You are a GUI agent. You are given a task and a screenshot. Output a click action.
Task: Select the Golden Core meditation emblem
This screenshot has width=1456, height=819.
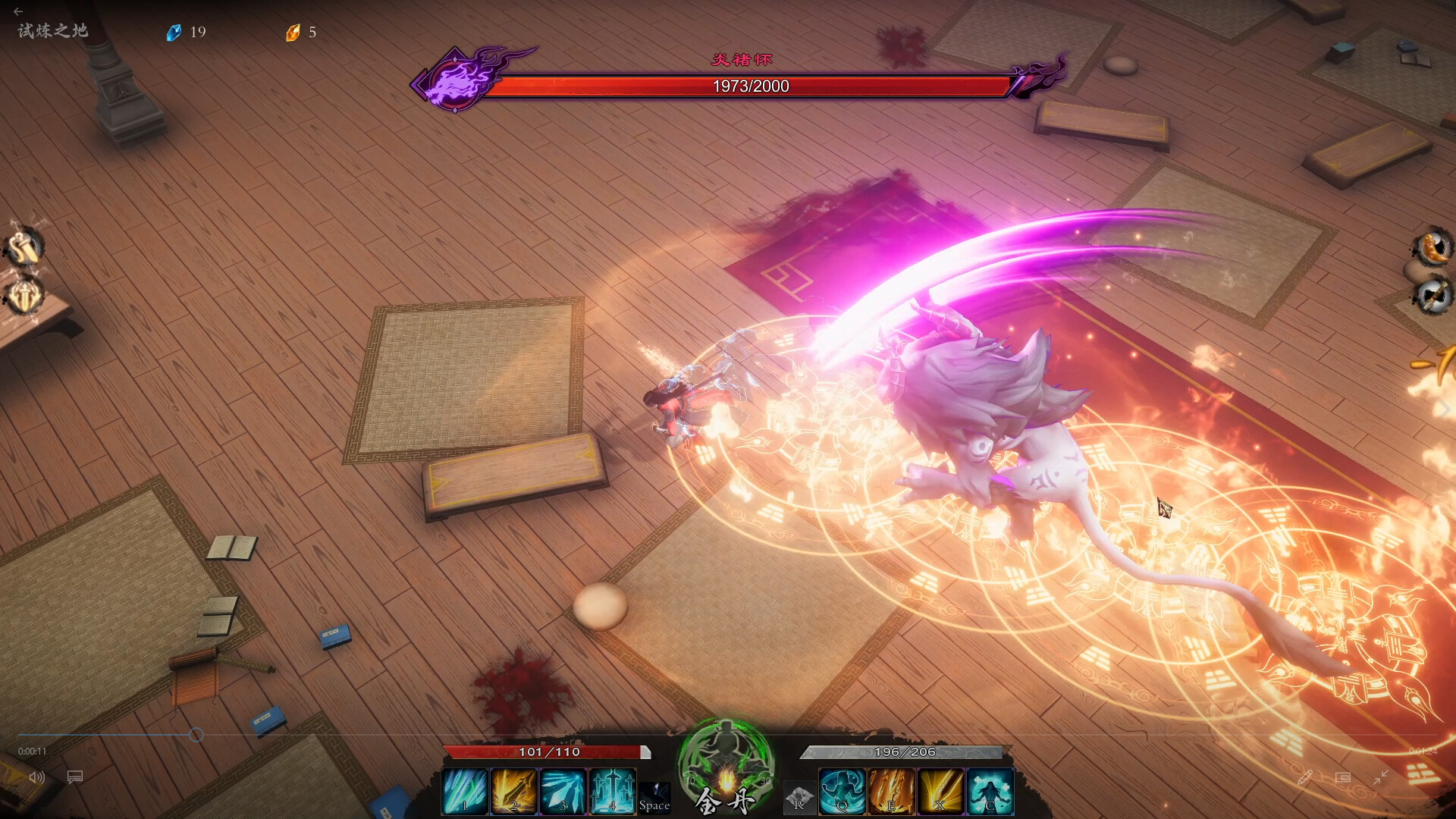point(726,766)
